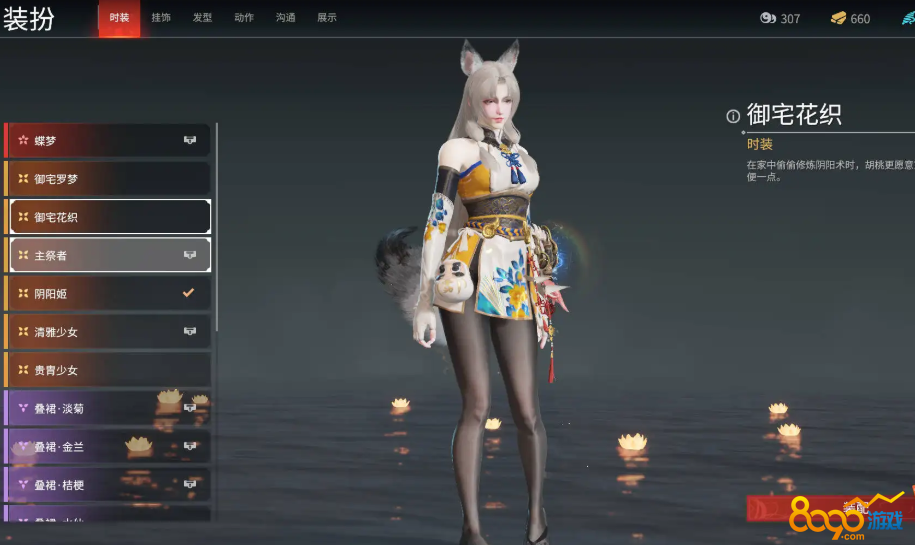Open the 动作 tab
The width and height of the screenshot is (915, 545).
point(244,18)
